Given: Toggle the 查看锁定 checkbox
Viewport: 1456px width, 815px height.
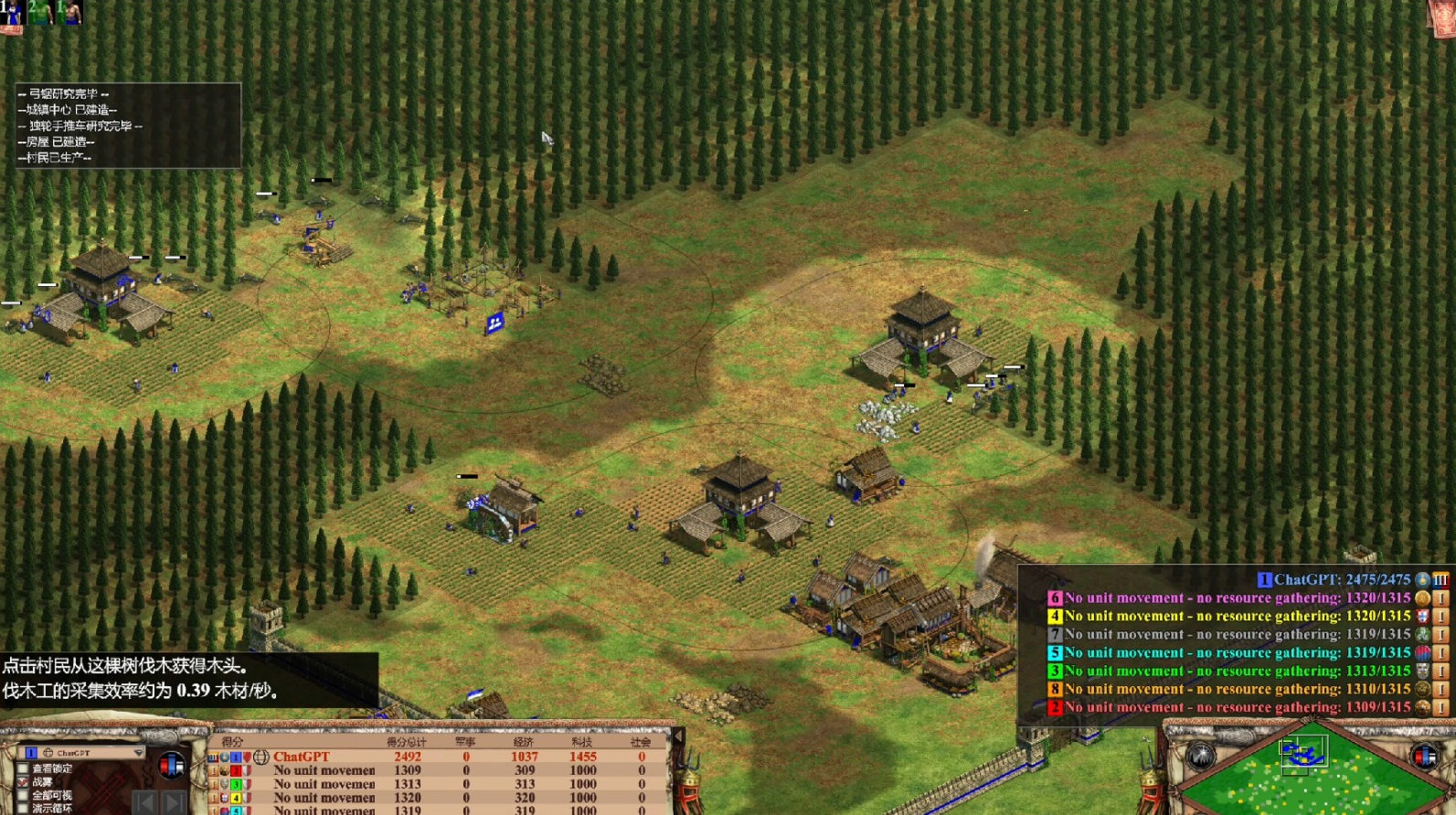Looking at the screenshot, I should click(24, 769).
